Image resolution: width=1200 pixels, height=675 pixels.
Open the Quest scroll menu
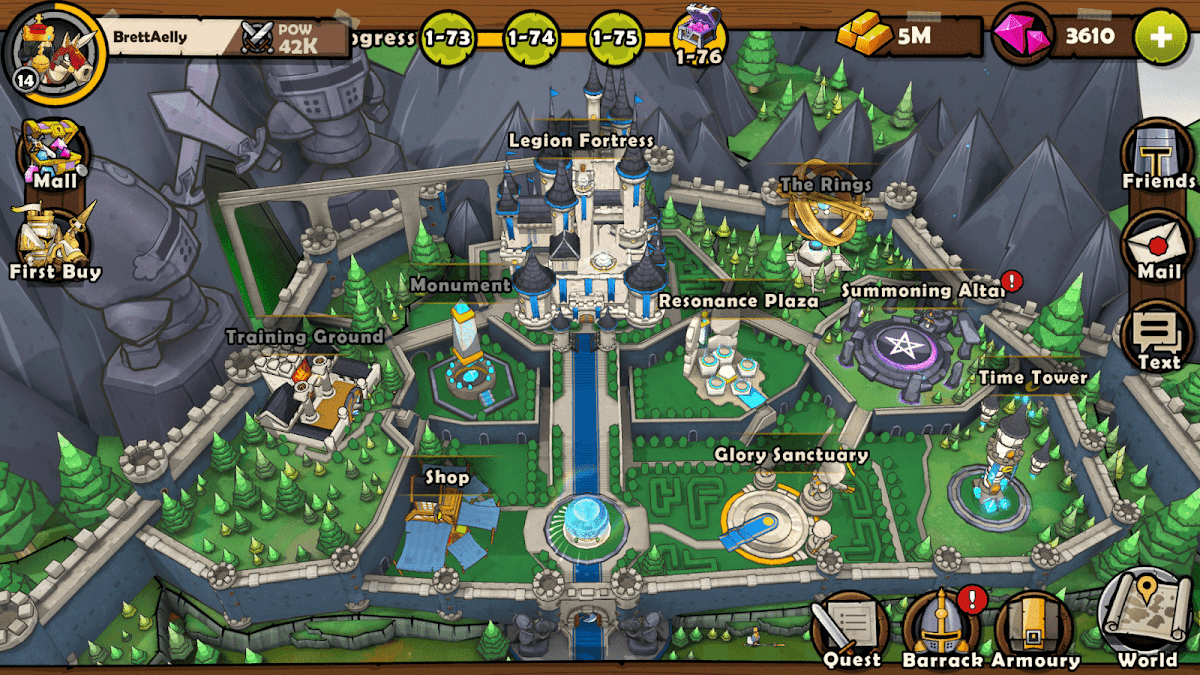click(x=851, y=629)
